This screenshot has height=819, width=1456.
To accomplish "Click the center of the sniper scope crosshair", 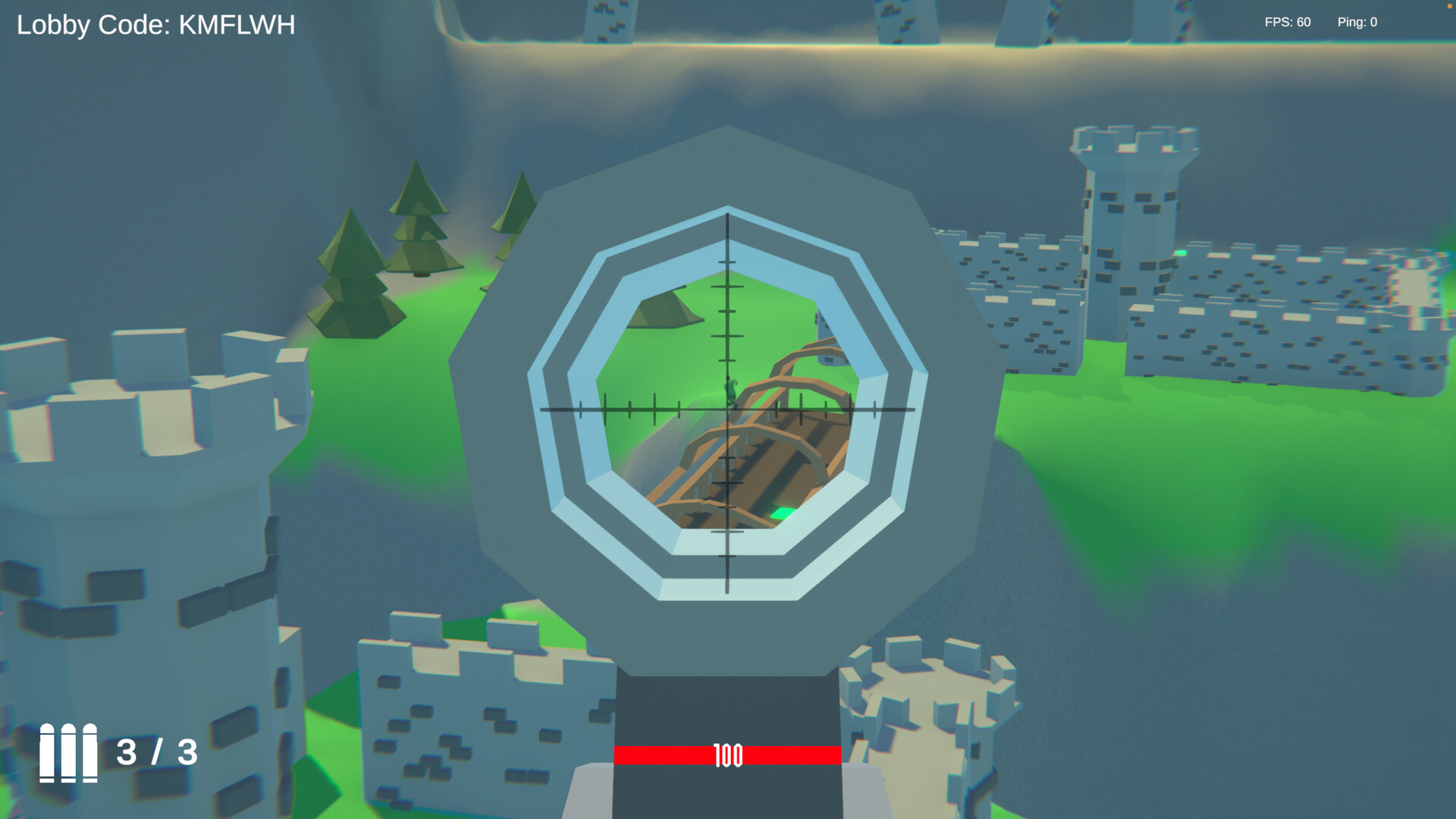I will [x=726, y=409].
